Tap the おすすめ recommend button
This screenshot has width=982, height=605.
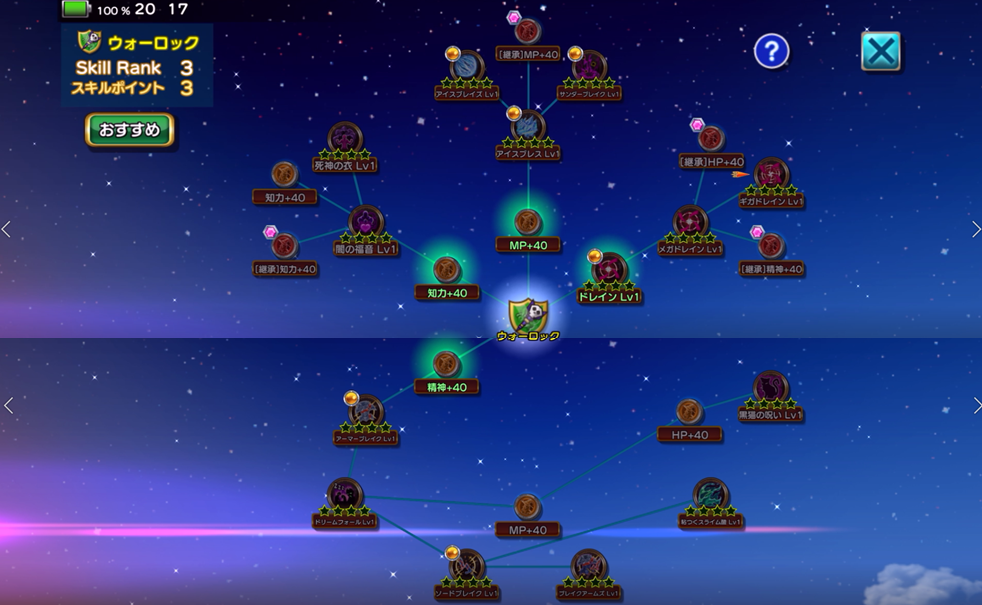(130, 130)
